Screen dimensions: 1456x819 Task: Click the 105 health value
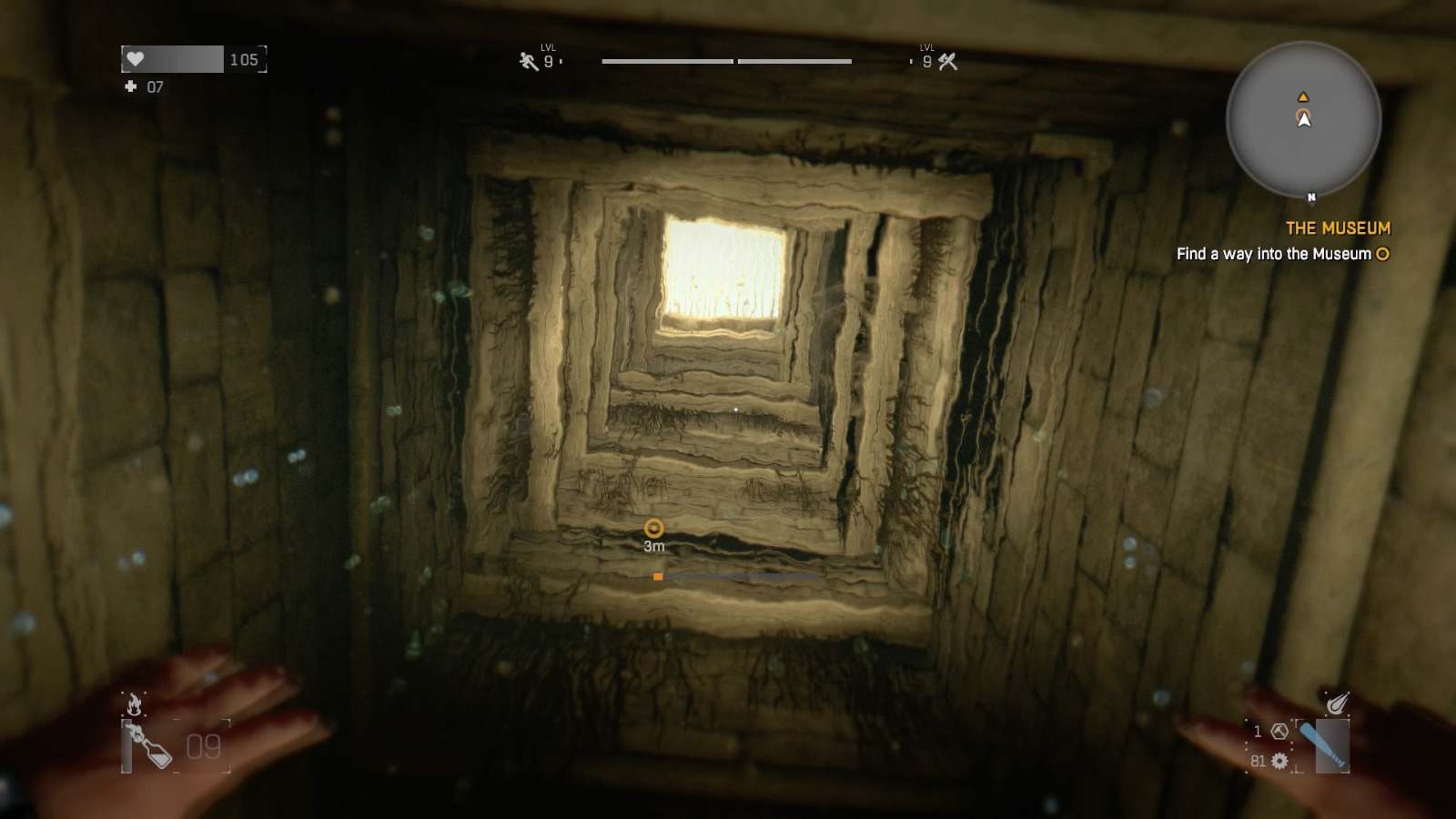[241, 58]
